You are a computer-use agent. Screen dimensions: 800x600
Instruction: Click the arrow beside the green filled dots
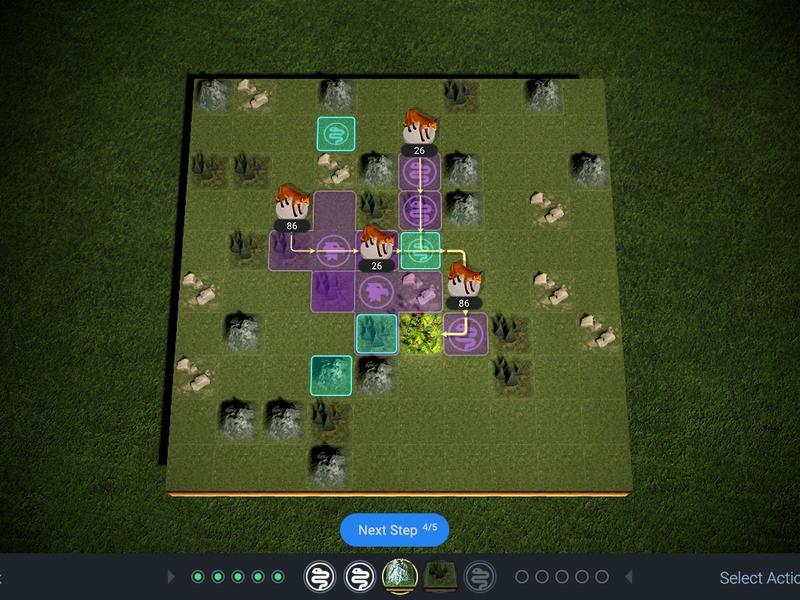171,577
